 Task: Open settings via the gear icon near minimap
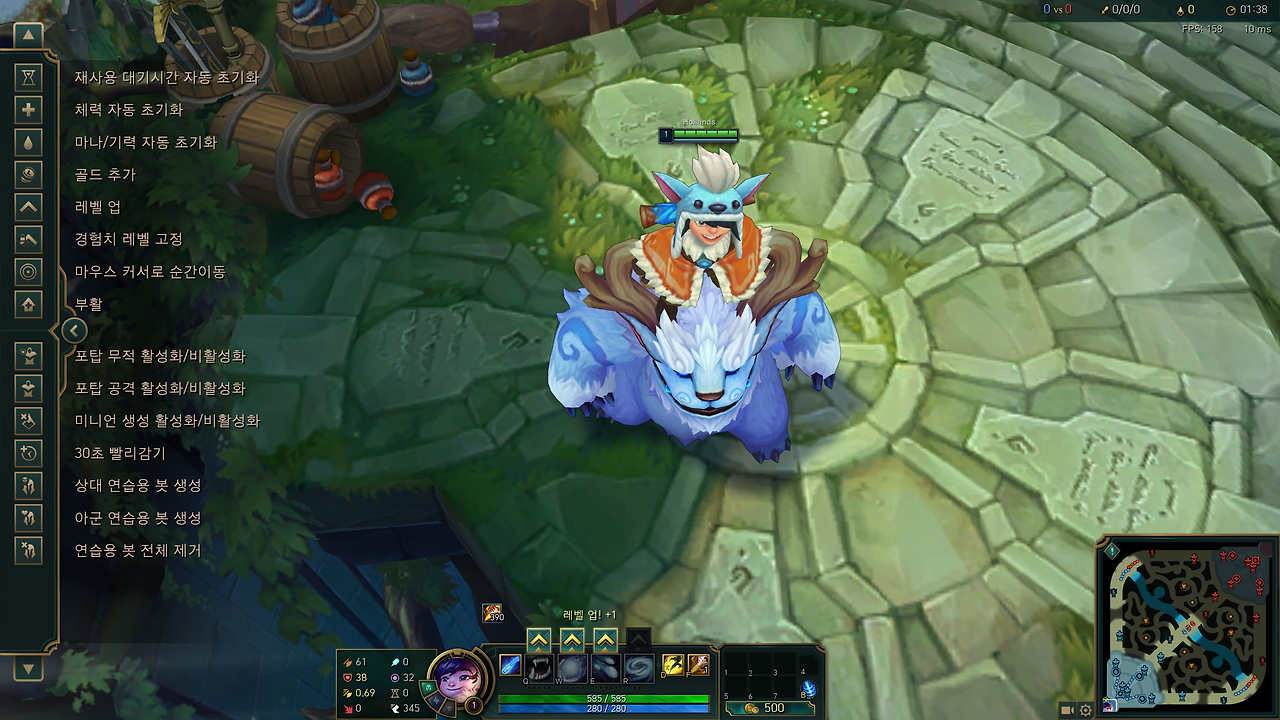click(1085, 710)
